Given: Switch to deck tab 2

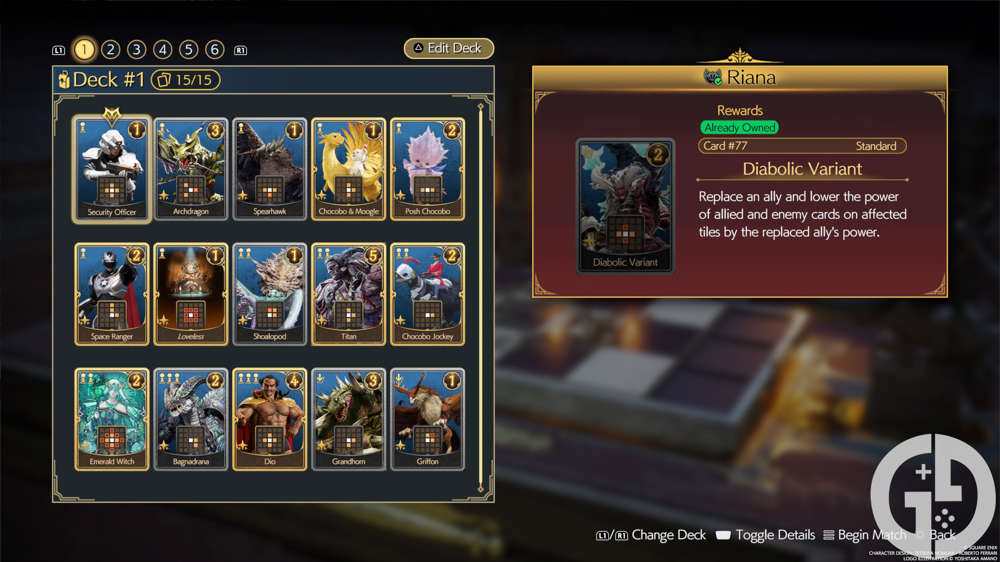Looking at the screenshot, I should click(x=111, y=49).
